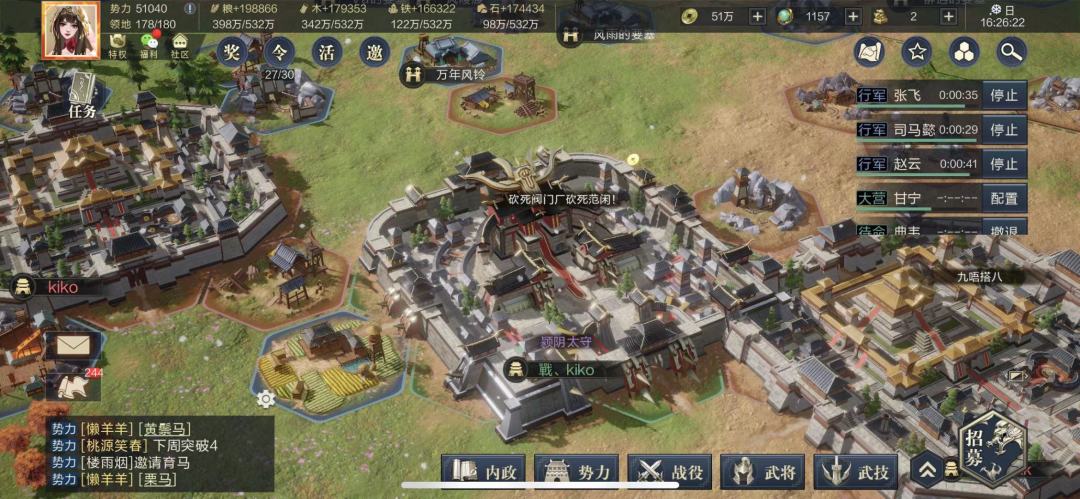
Task: Open the player portrait profile
Action: click(x=70, y=29)
